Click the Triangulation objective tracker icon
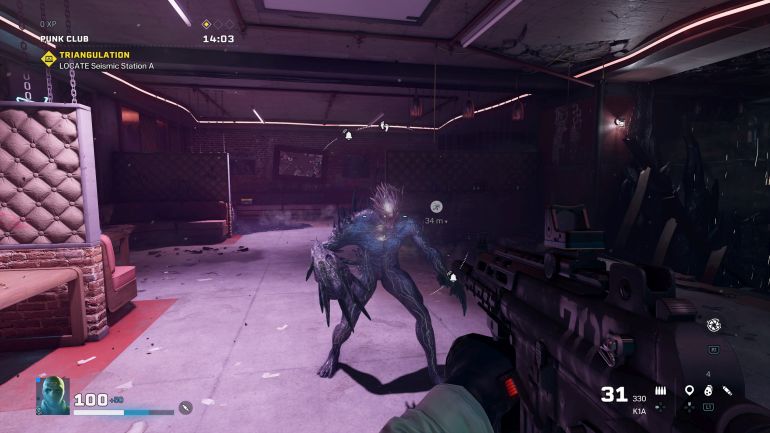 tap(47, 58)
